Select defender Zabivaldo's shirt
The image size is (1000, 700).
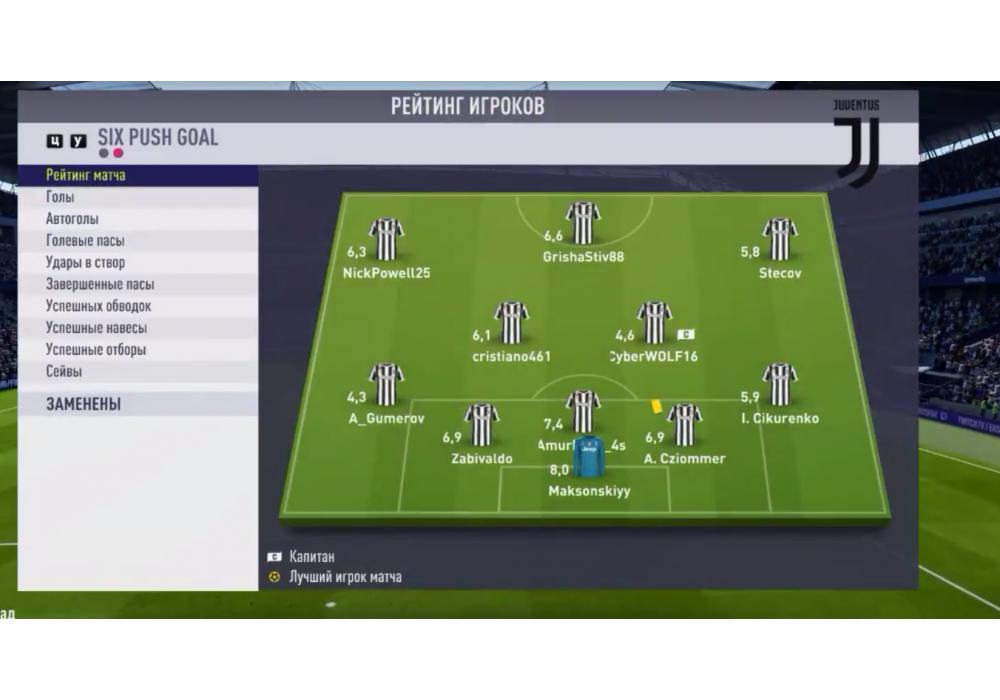(x=481, y=425)
